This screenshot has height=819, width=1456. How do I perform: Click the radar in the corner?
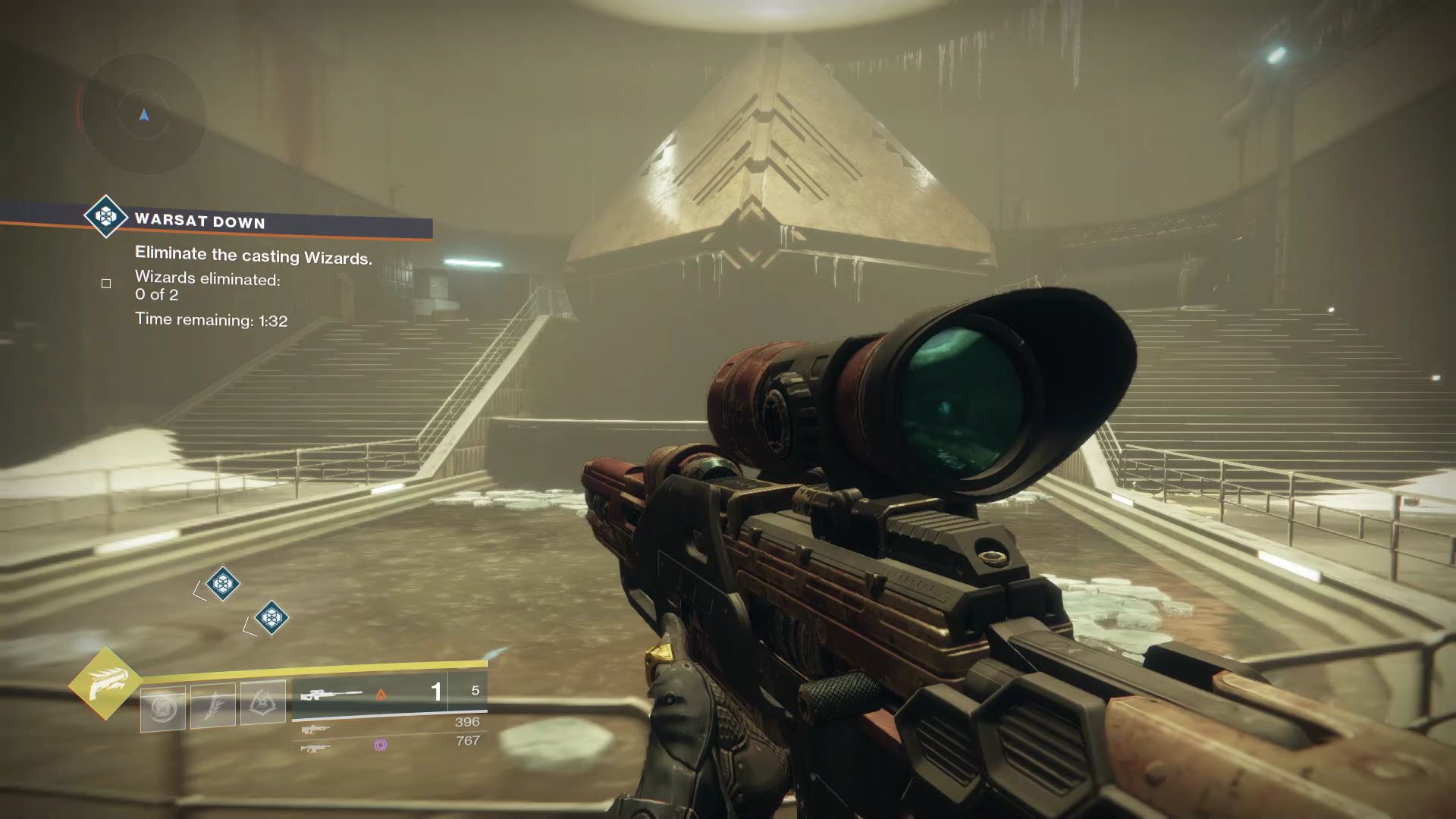[x=143, y=115]
